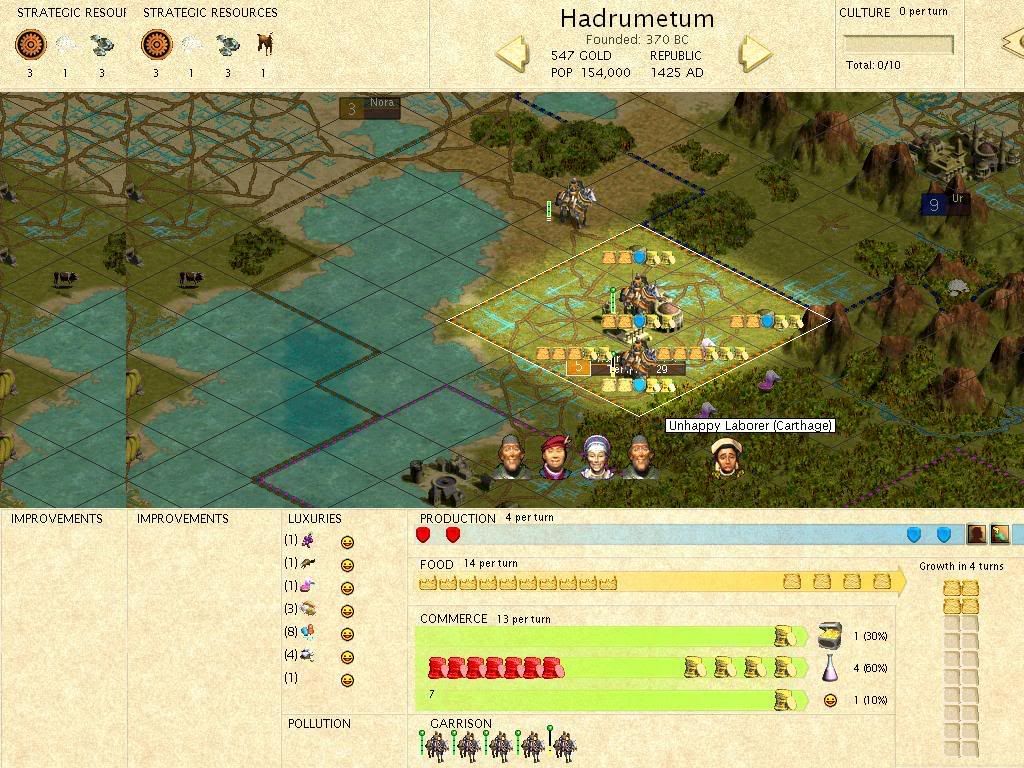Switch to the next city arrow
Image resolution: width=1024 pixels, height=768 pixels.
coord(756,54)
